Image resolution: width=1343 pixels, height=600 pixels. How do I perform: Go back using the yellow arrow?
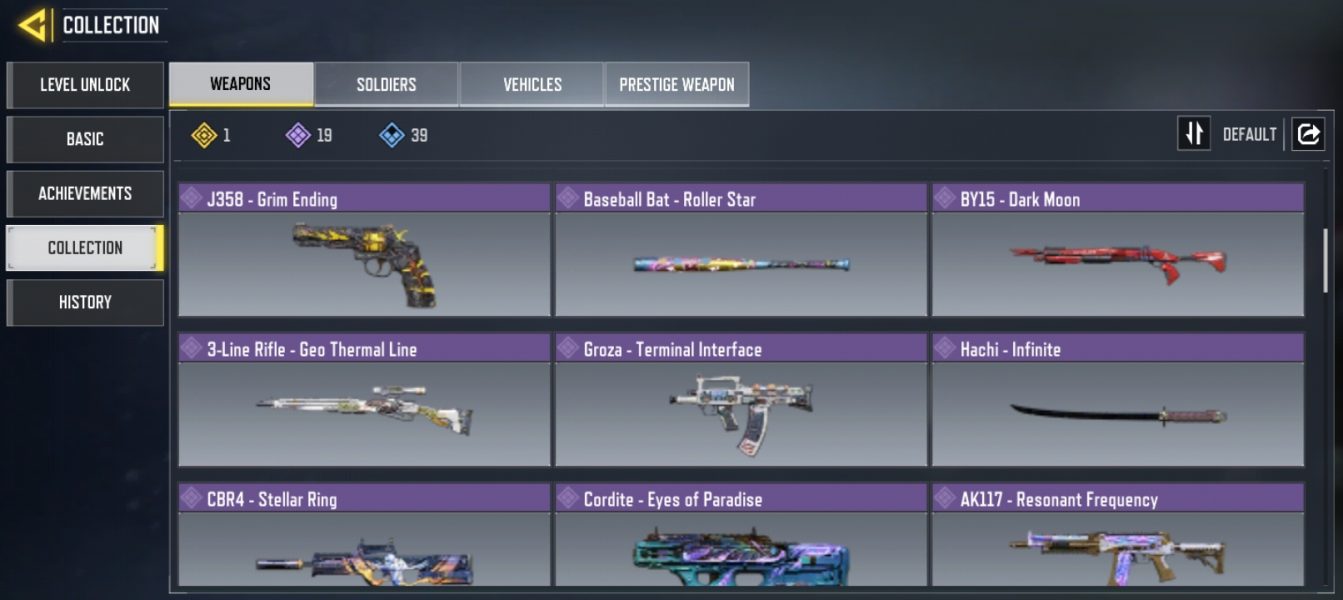click(x=32, y=25)
